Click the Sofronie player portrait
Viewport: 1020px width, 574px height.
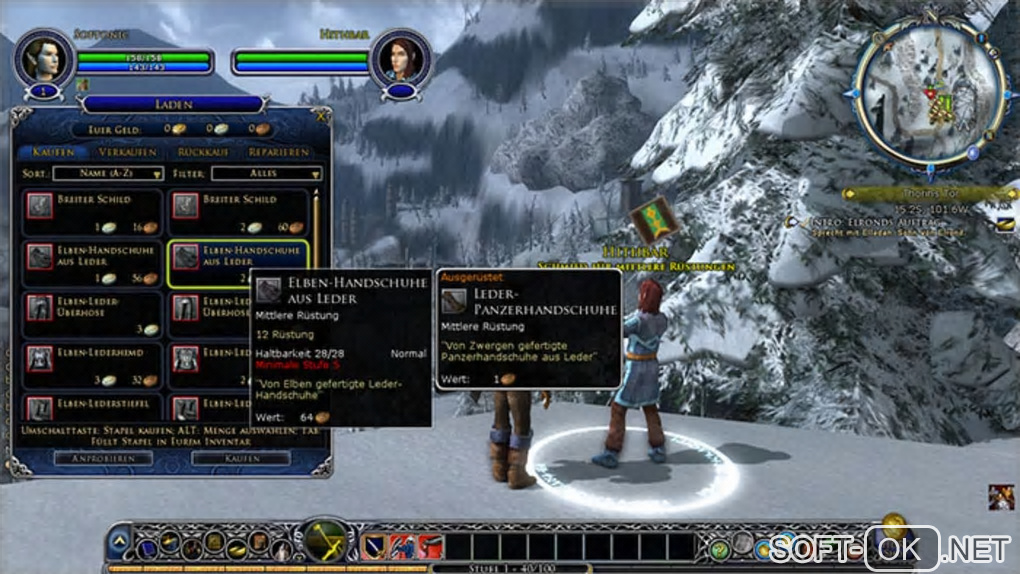(44, 57)
